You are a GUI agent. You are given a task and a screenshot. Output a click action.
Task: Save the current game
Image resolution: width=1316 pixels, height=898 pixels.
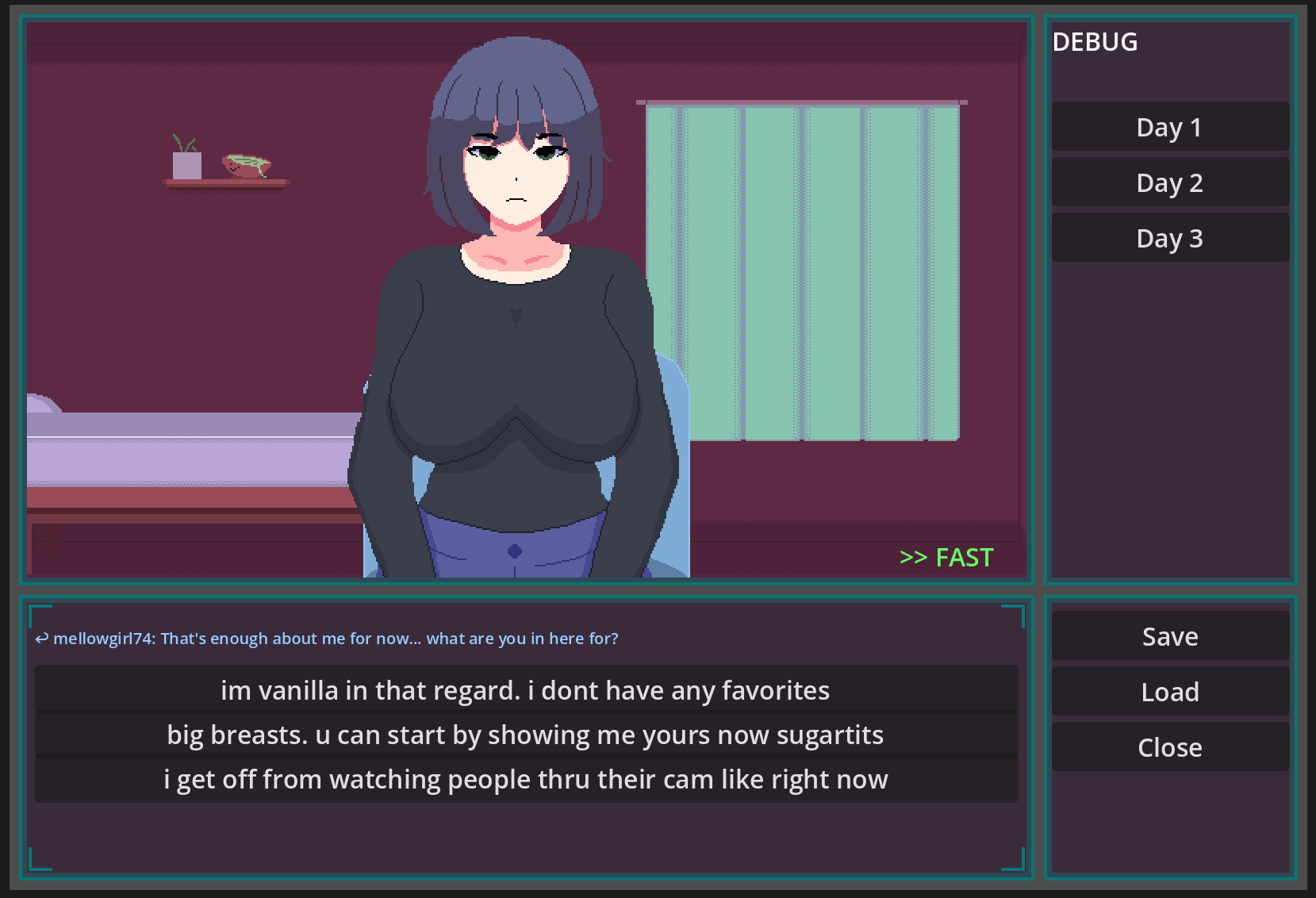pyautogui.click(x=1169, y=636)
